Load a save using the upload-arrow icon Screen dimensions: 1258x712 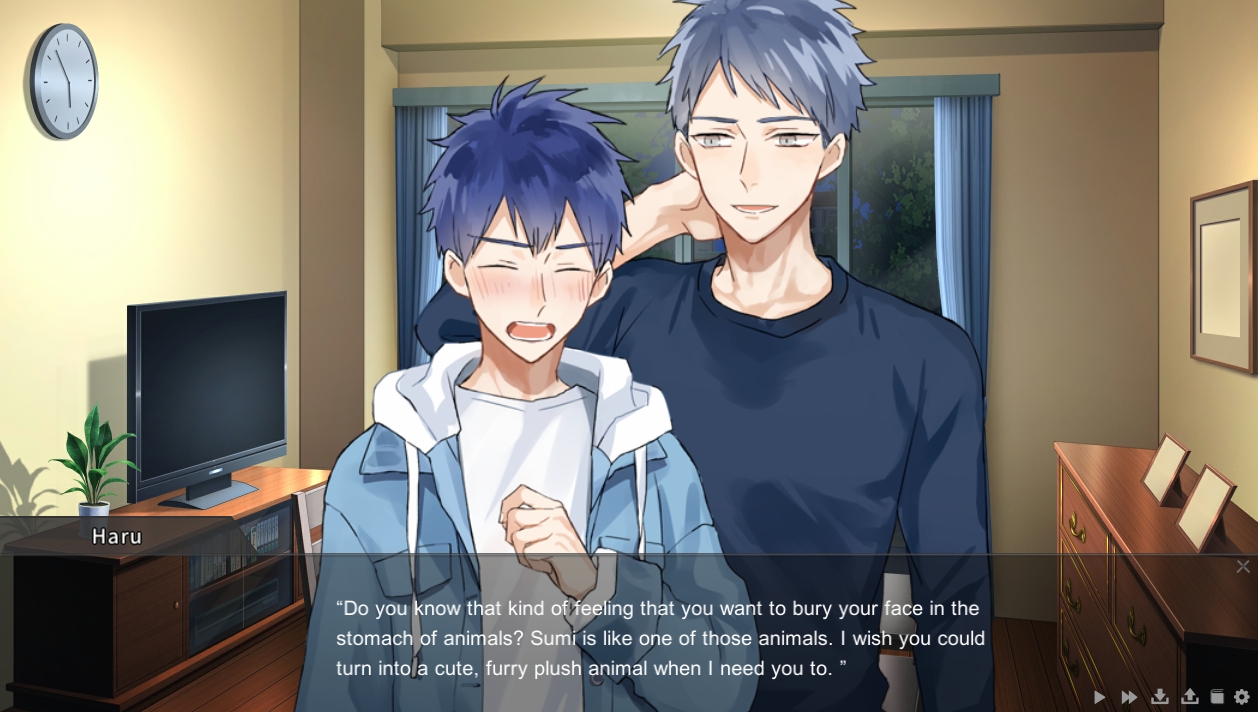(x=1190, y=696)
